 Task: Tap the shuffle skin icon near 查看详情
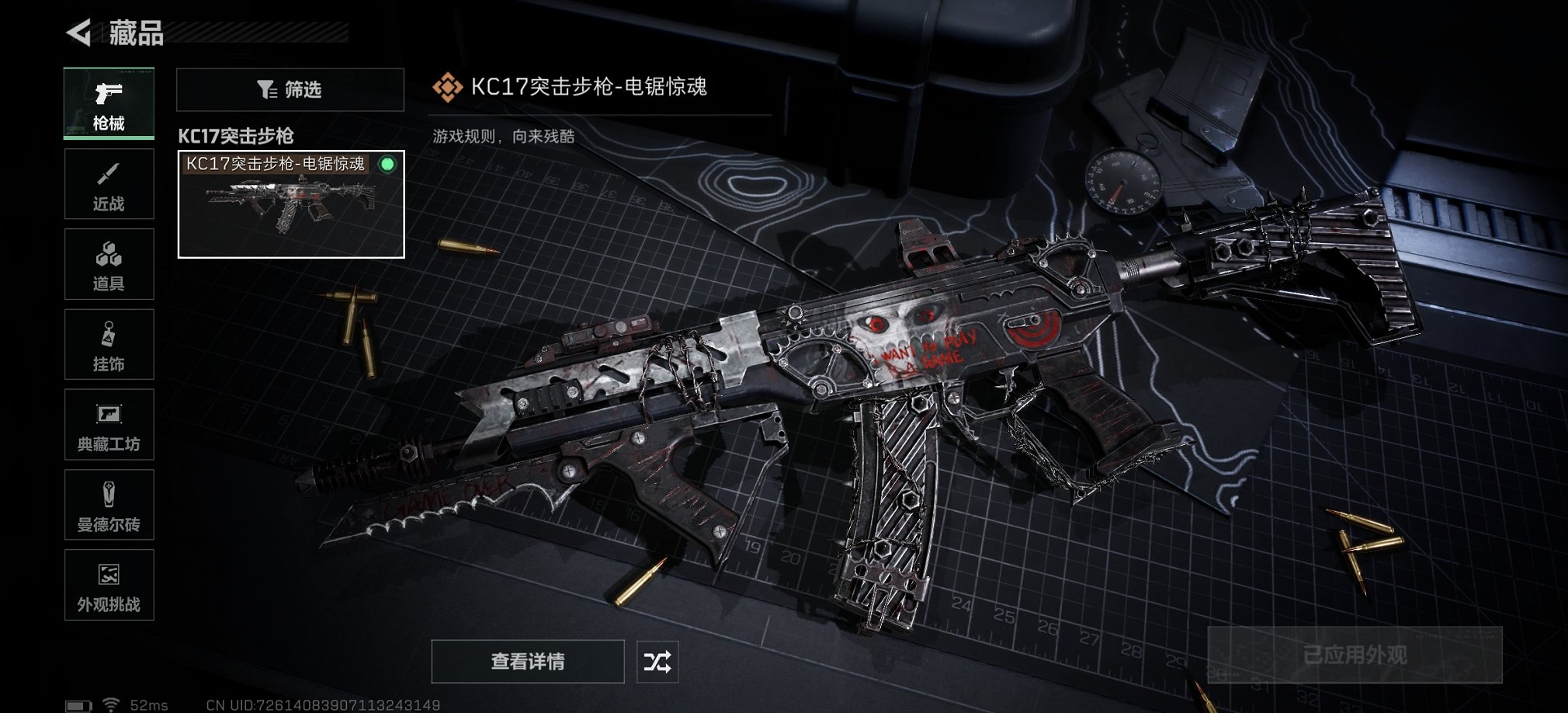[659, 663]
